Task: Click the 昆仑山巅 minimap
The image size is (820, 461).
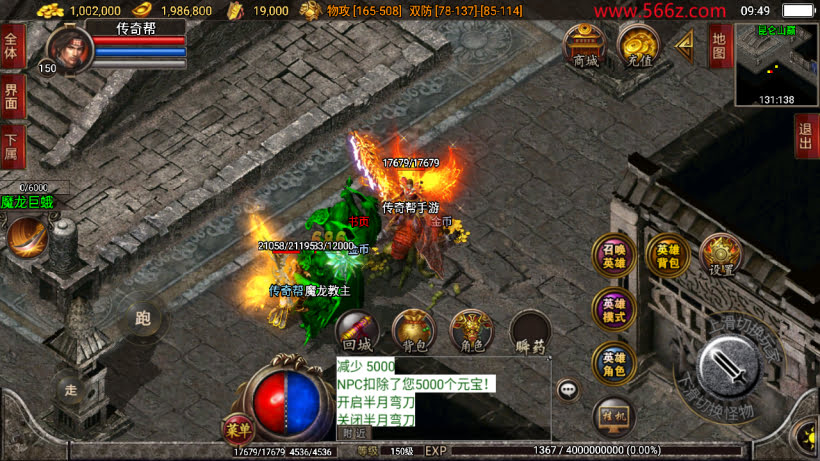Action: click(776, 65)
